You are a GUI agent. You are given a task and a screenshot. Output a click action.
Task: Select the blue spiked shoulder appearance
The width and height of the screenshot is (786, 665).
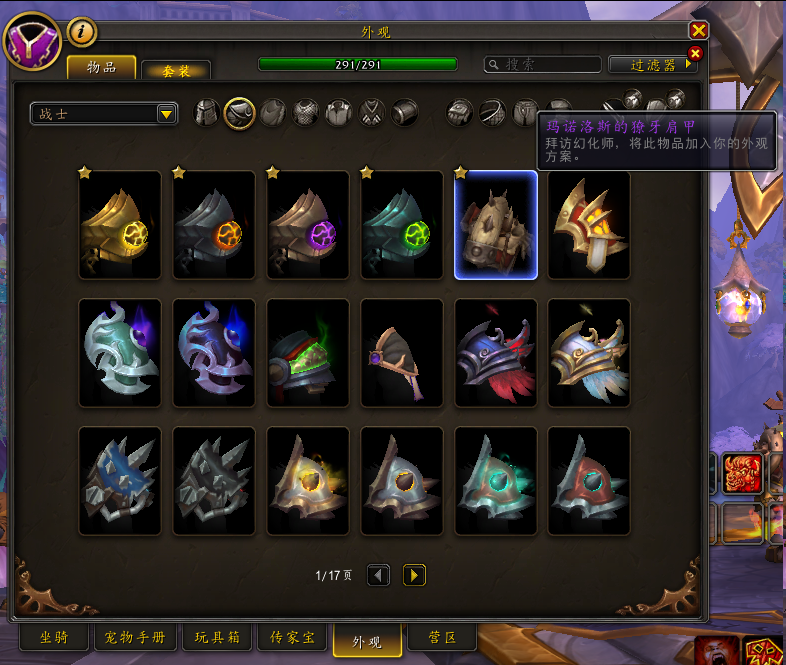(120, 481)
